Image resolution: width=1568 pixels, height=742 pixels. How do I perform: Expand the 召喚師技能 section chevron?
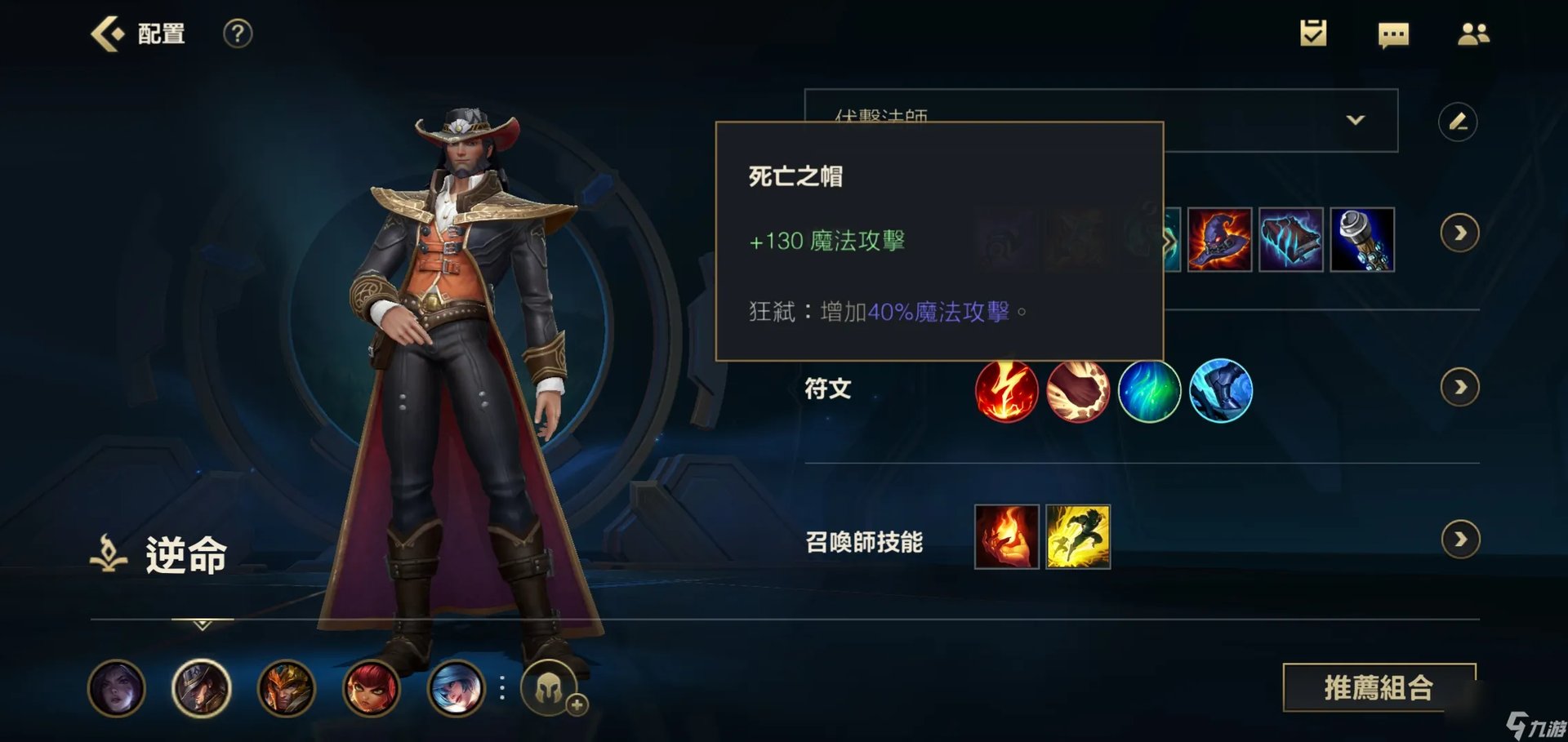tap(1461, 539)
